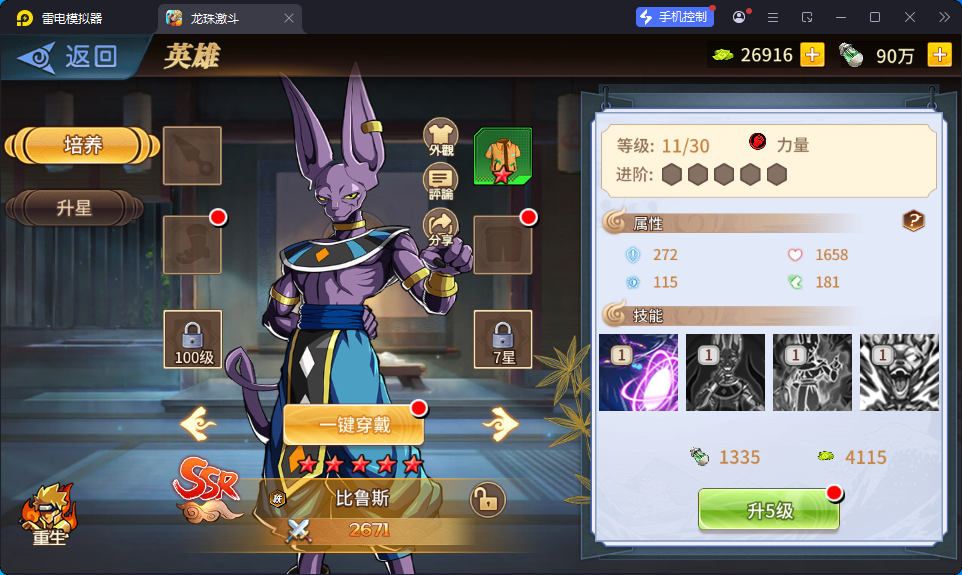Screen dimensions: 962x575
Task: Go back using the 返回 button
Action: (x=70, y=56)
